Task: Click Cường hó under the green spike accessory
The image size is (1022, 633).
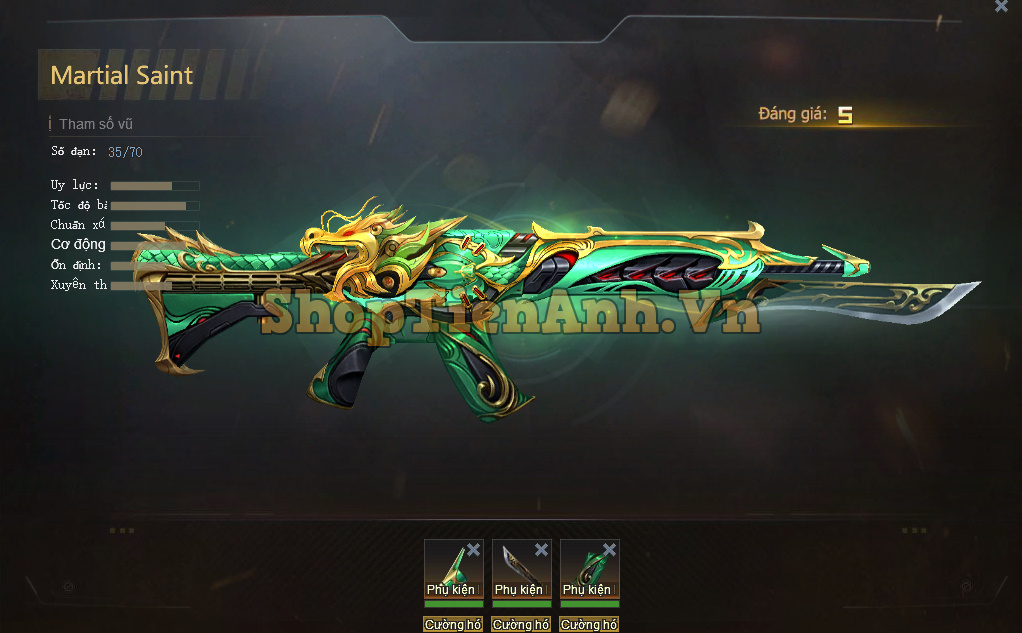Action: point(453,625)
